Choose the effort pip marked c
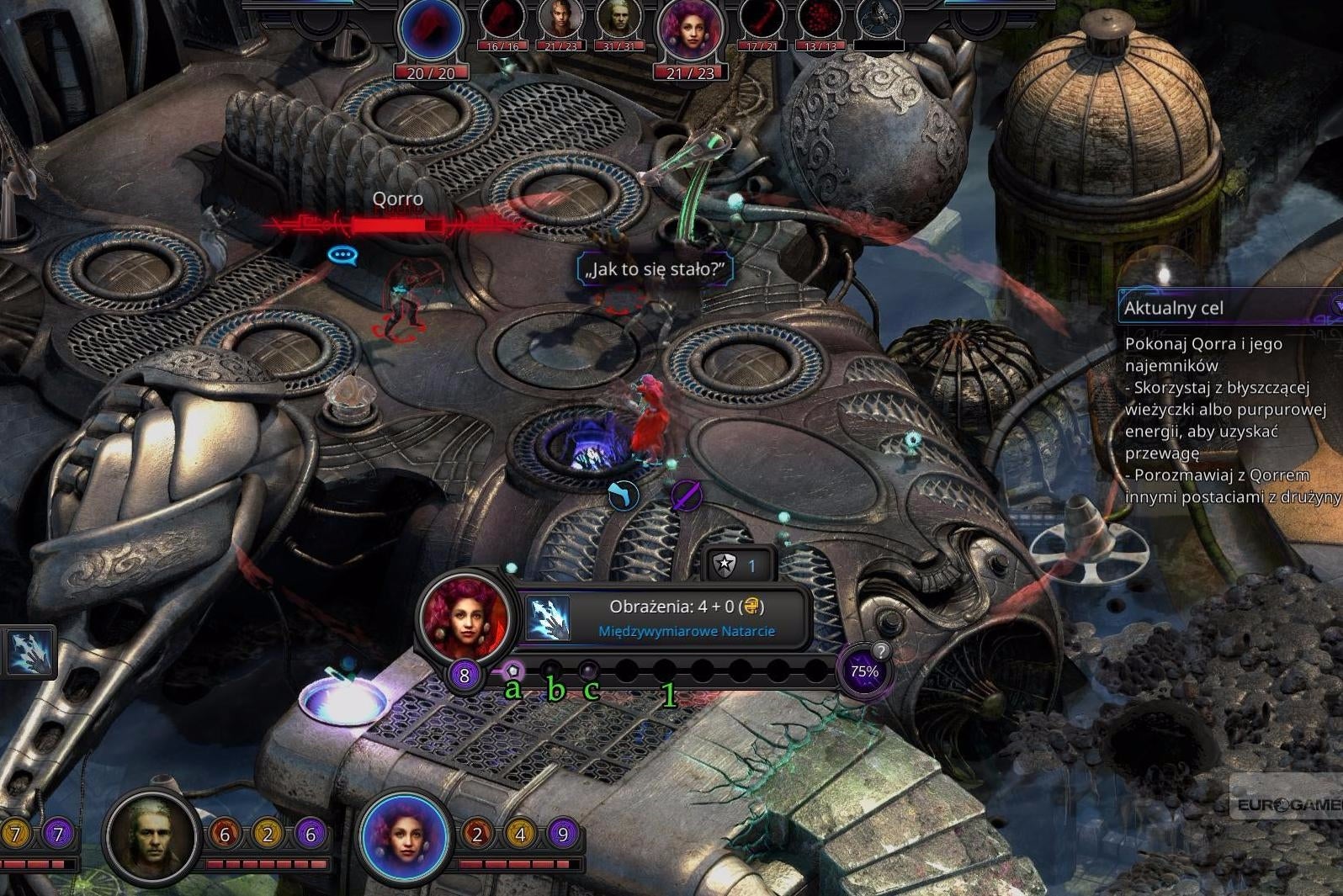1343x896 pixels. [x=588, y=671]
